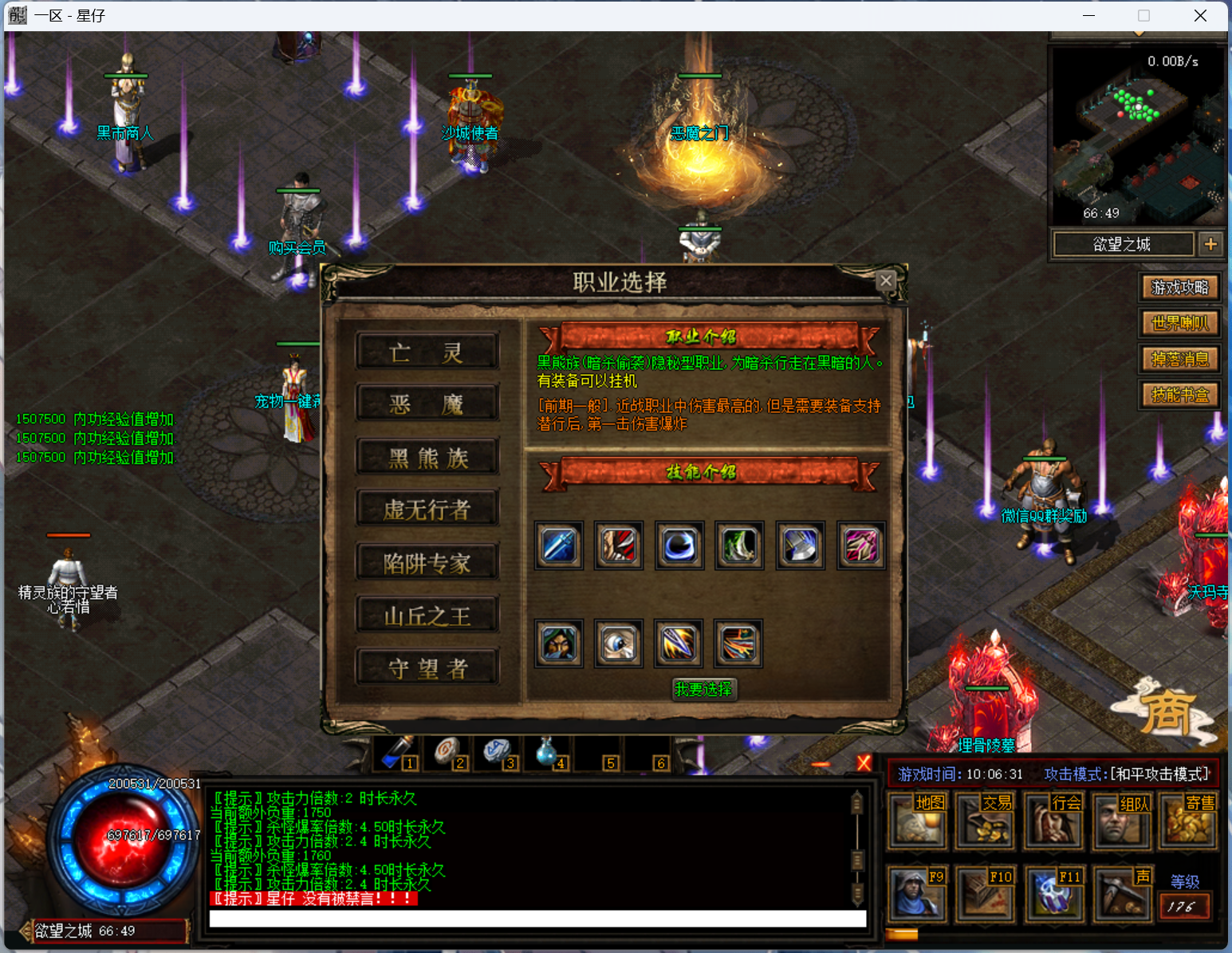Viewport: 1232px width, 953px height.
Task: Click the chat text input box
Action: click(537, 919)
